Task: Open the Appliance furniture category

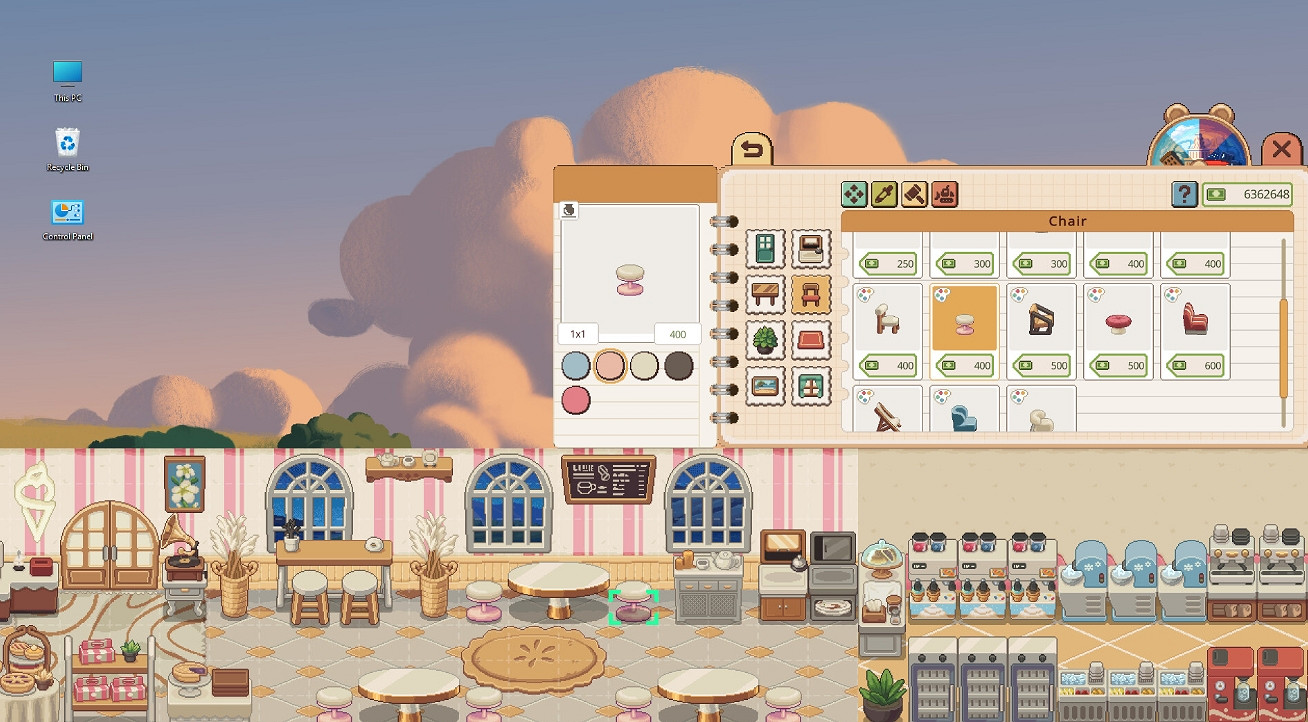Action: [x=810, y=248]
